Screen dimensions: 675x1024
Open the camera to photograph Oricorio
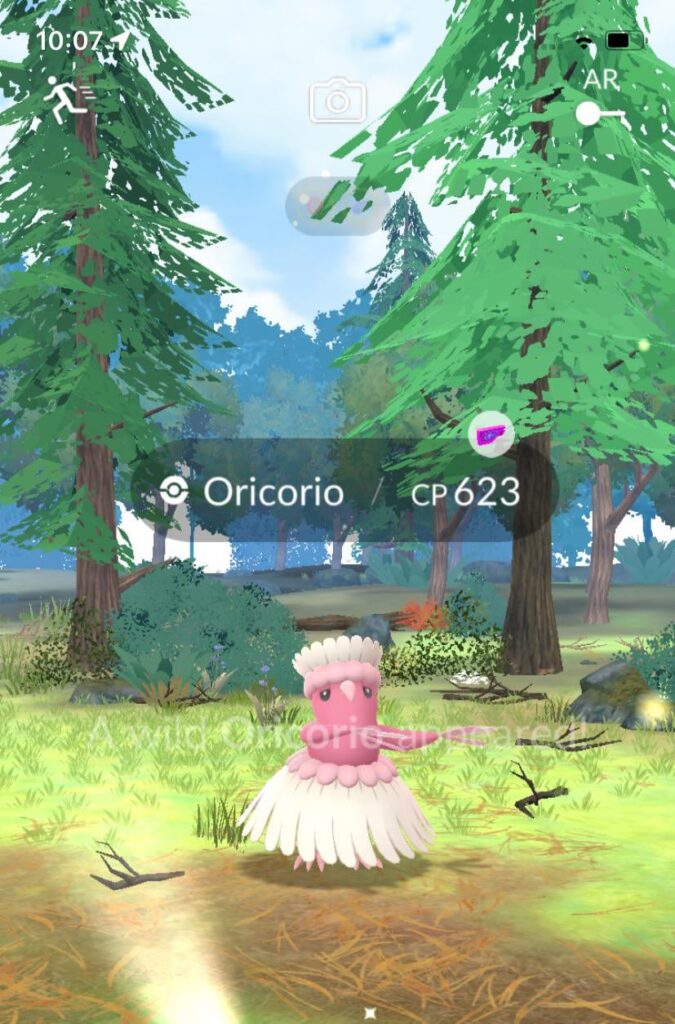(x=337, y=101)
